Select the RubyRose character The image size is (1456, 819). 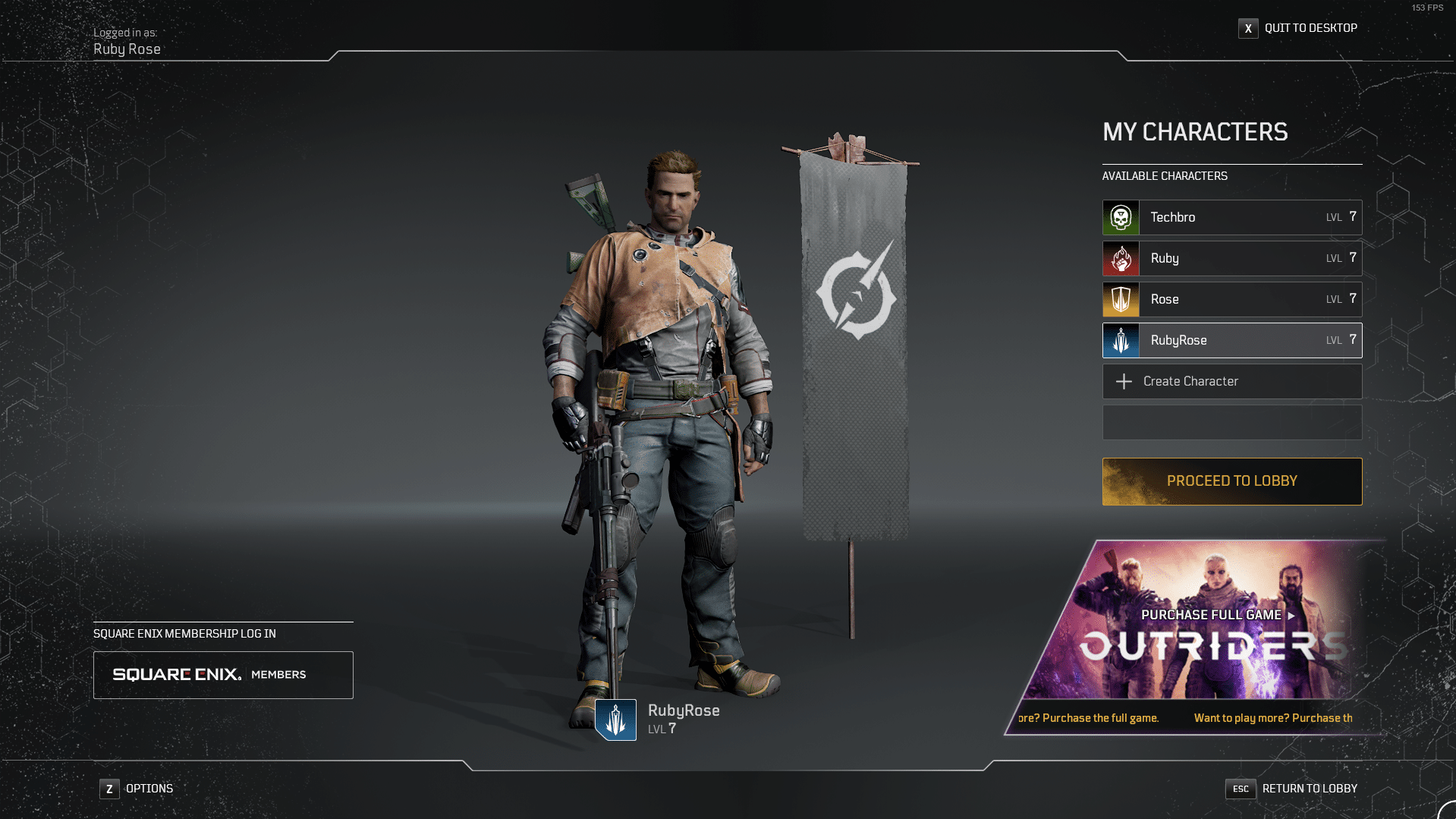(1231, 341)
